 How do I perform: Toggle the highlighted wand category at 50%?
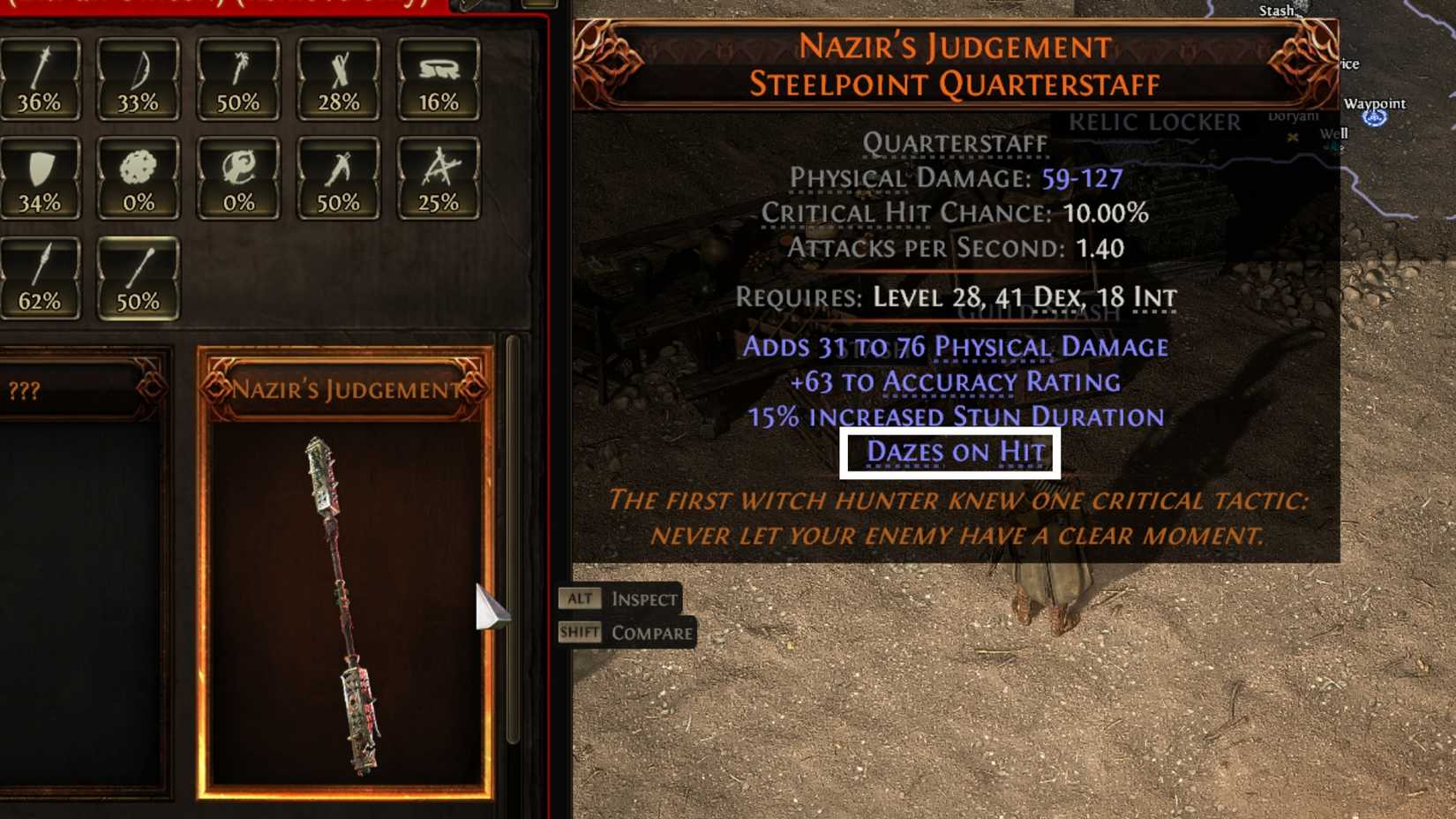pyautogui.click(x=138, y=278)
